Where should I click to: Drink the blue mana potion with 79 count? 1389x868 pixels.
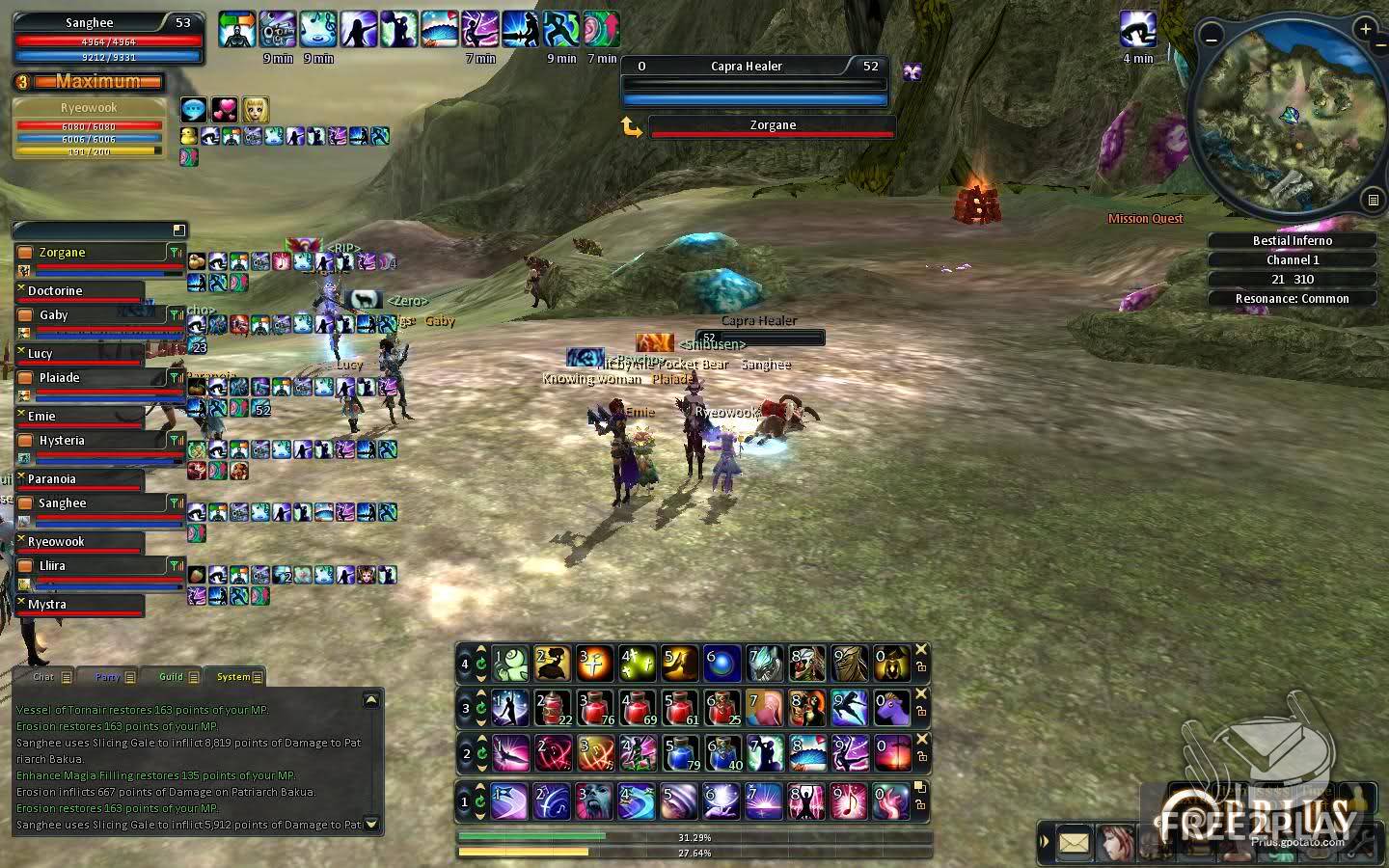680,753
